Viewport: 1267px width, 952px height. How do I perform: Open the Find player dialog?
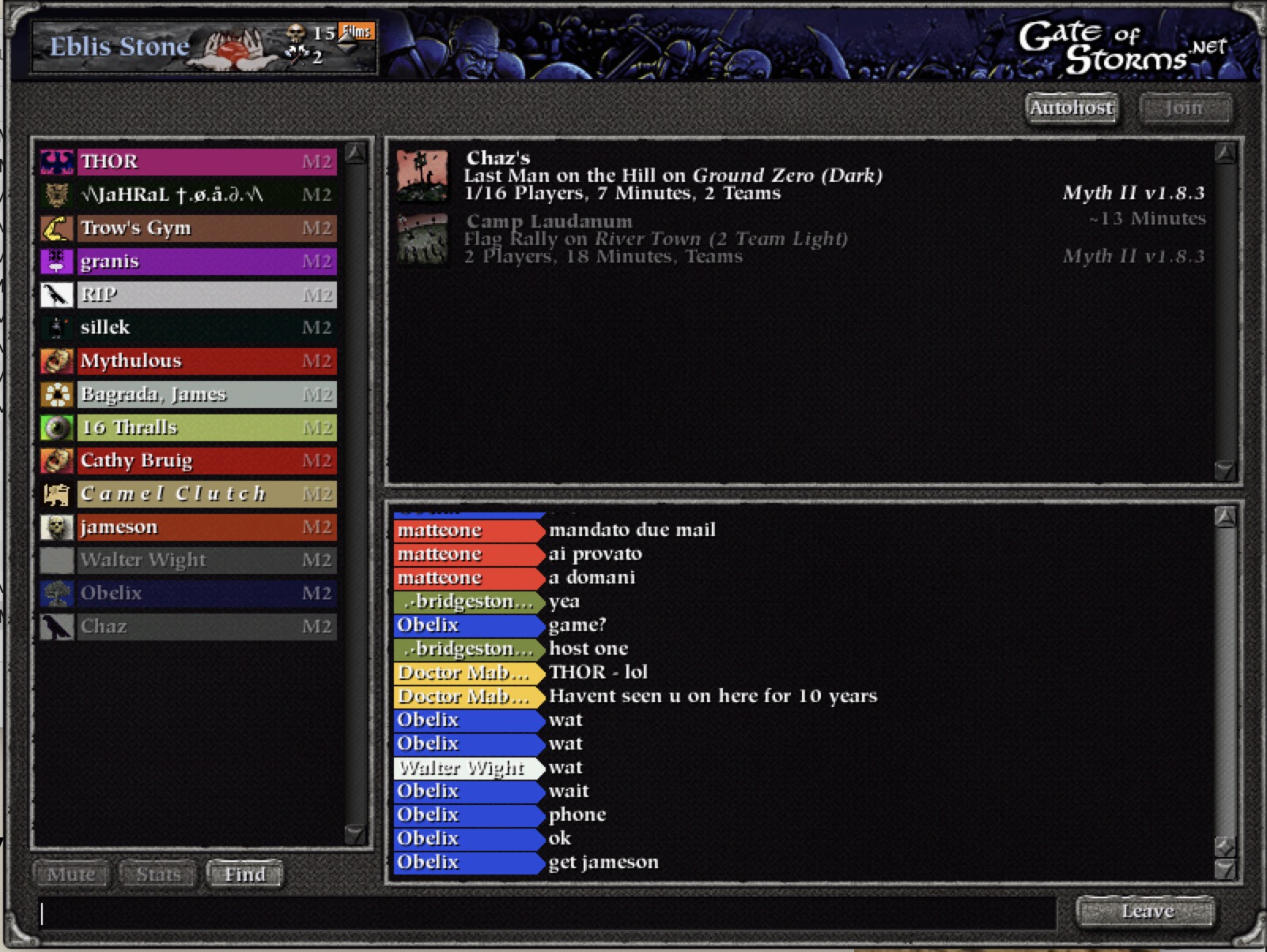[x=244, y=875]
